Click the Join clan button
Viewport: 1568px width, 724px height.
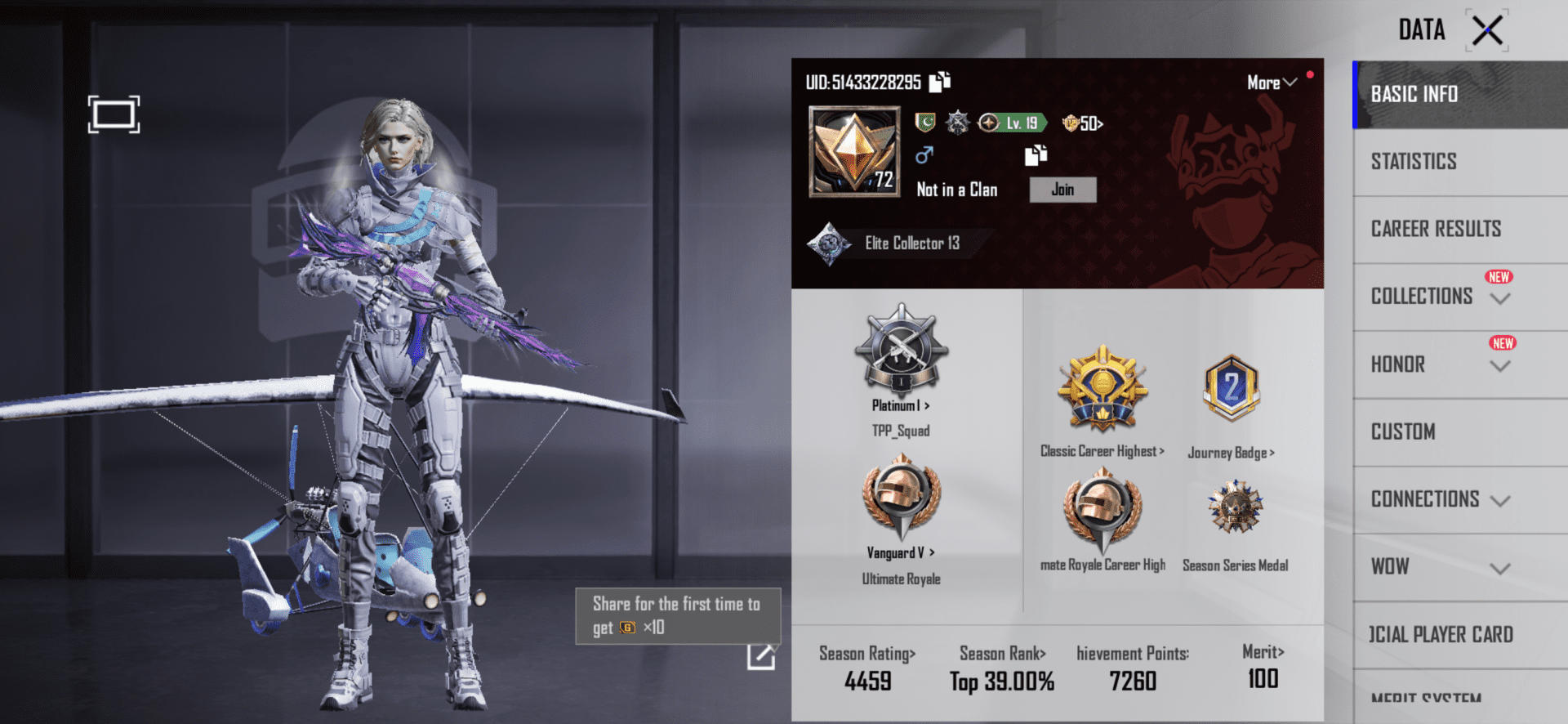tap(1062, 190)
